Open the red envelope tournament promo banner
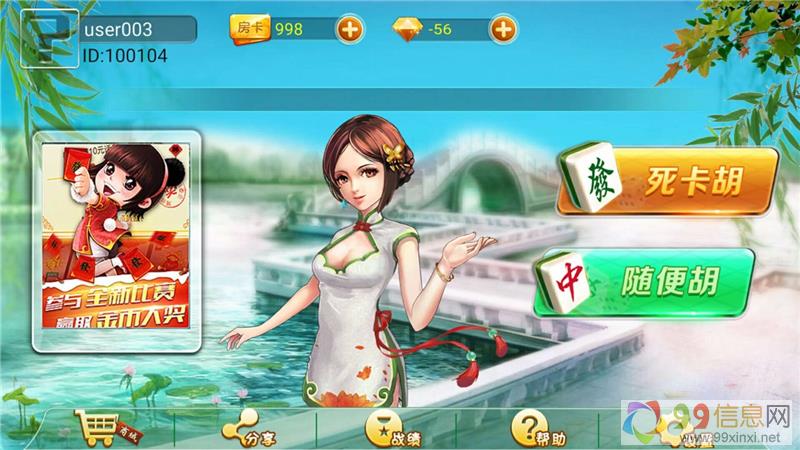This screenshot has width=800, height=450. pos(119,245)
